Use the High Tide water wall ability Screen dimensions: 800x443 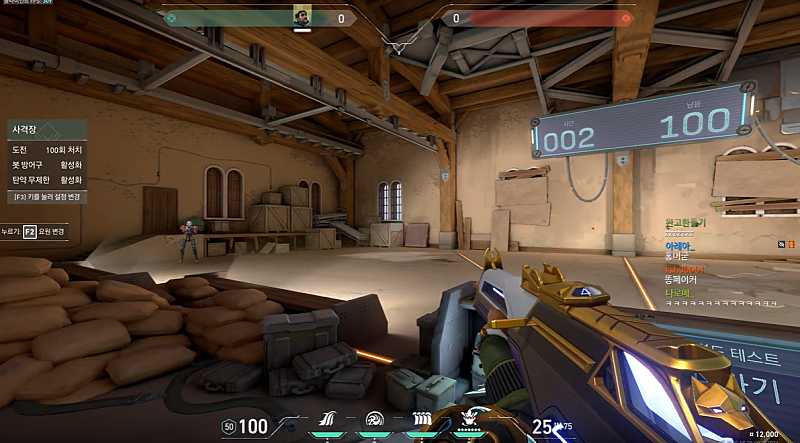pos(420,420)
